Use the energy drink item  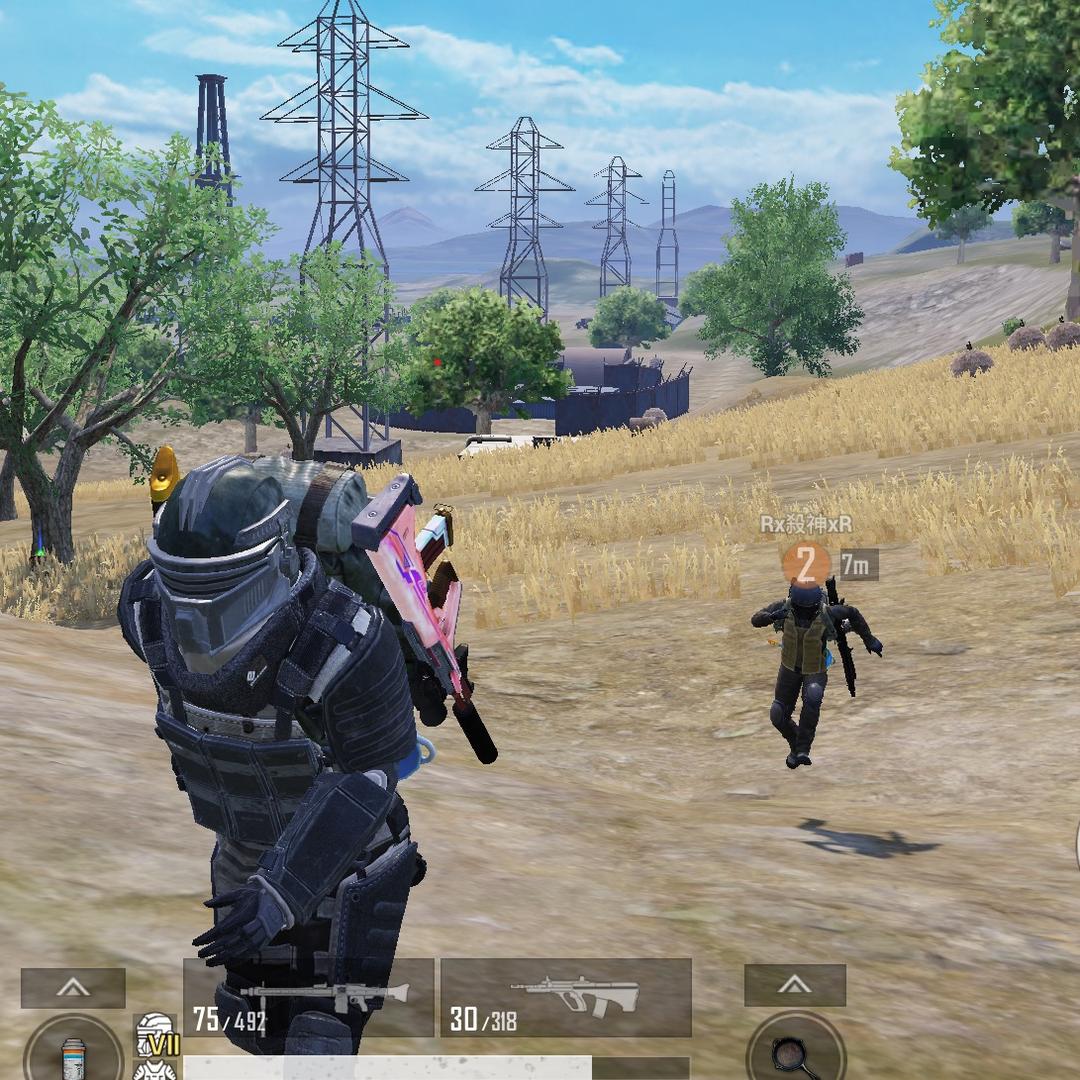pyautogui.click(x=74, y=1055)
